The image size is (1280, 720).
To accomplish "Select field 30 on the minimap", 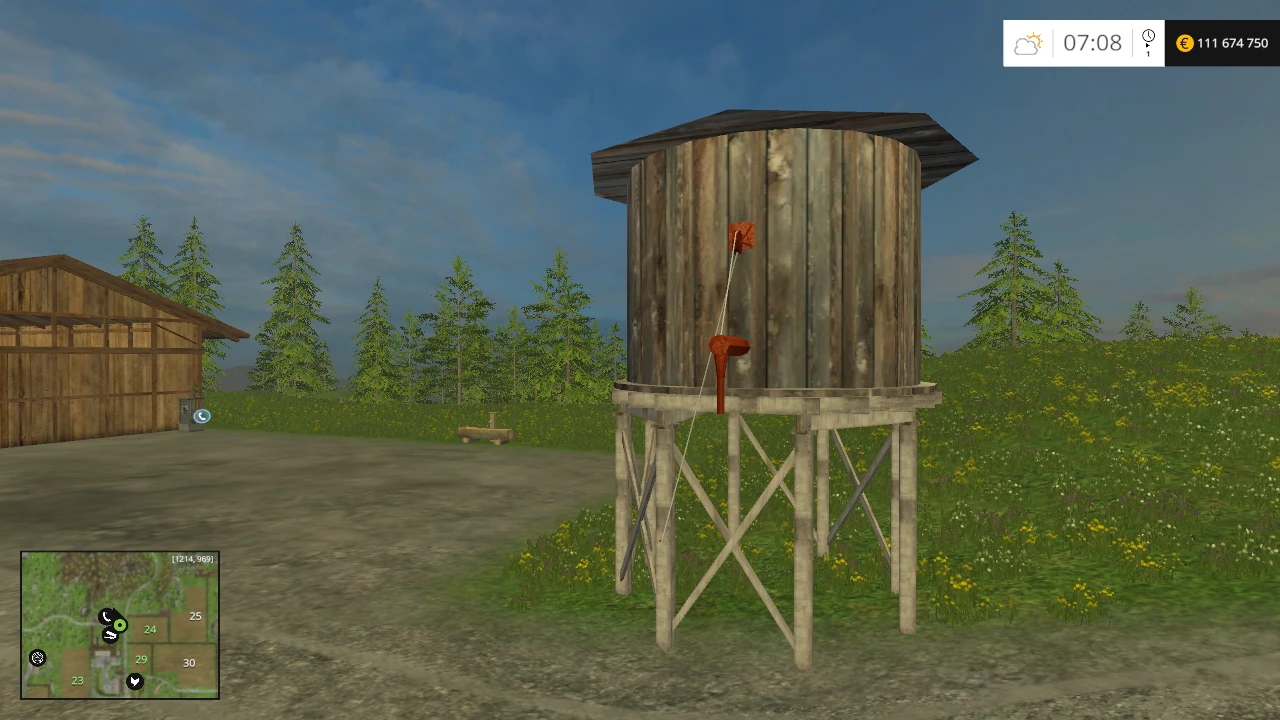I will click(189, 662).
